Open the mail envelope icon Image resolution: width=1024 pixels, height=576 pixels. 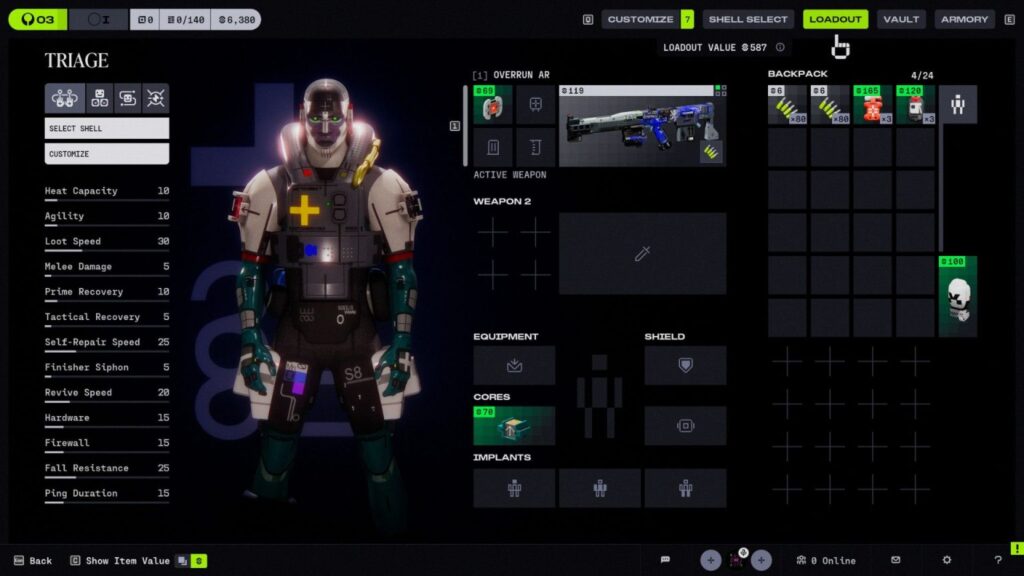(896, 560)
